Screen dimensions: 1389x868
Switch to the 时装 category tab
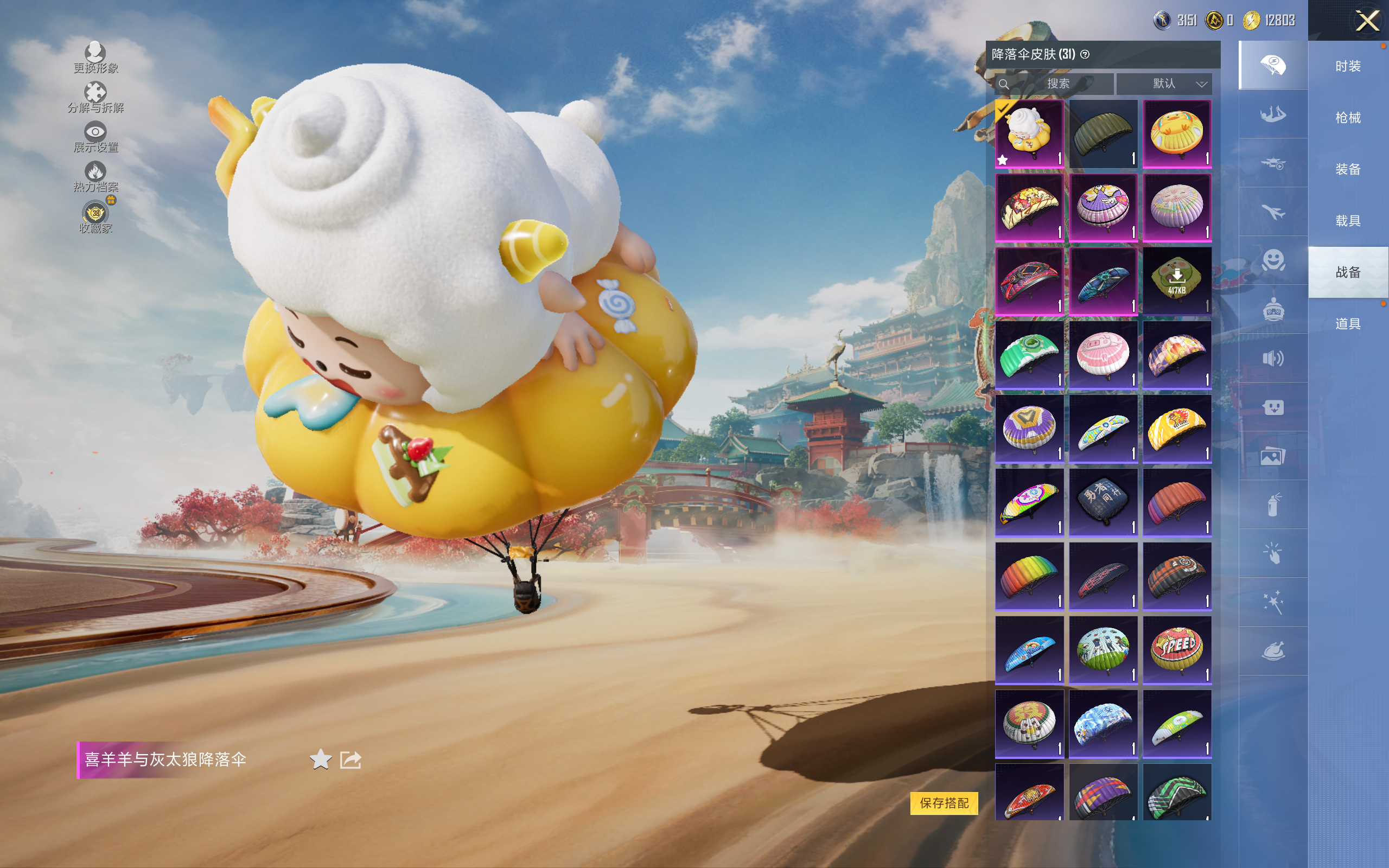[x=1348, y=67]
